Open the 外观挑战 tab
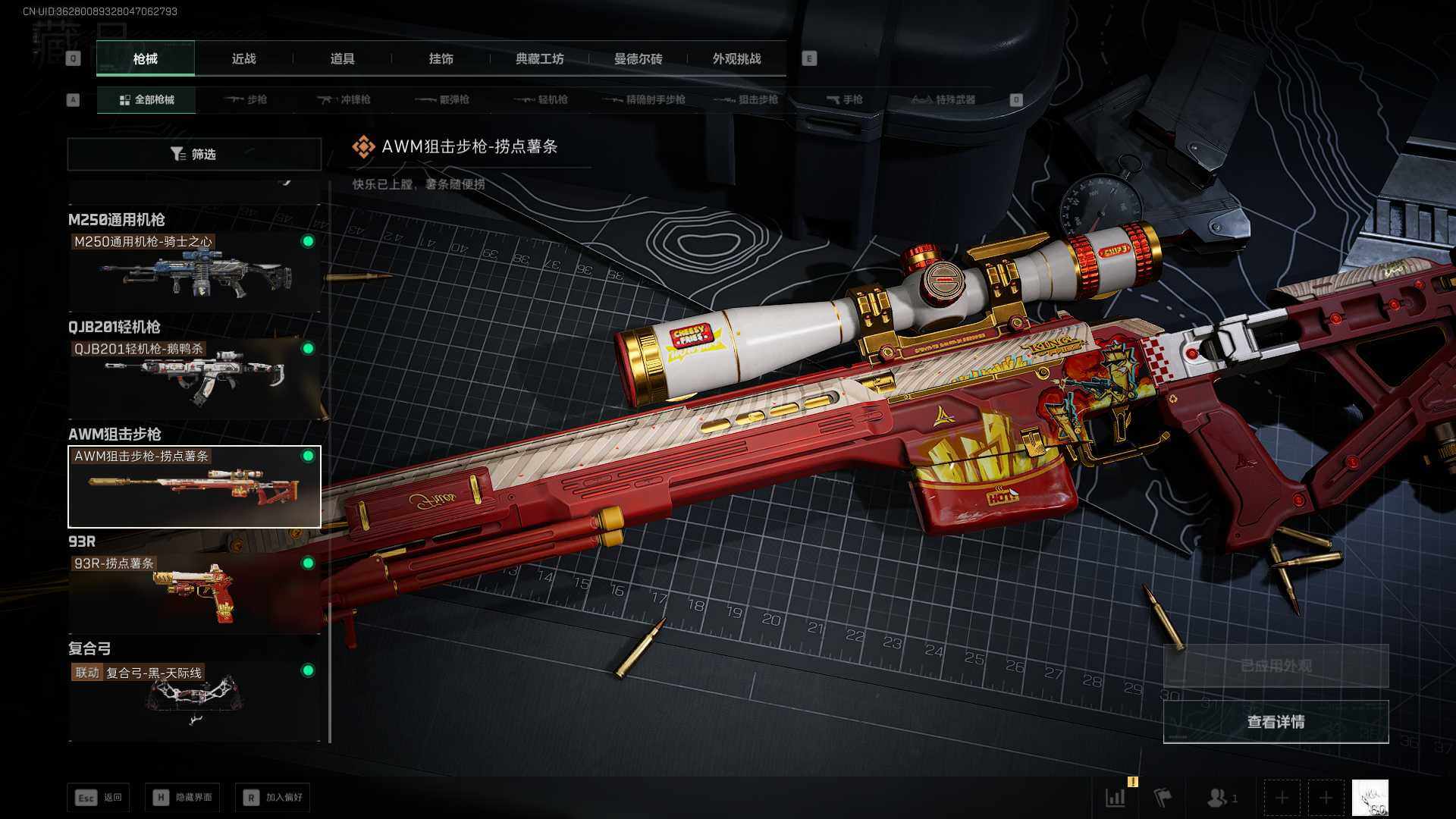The height and width of the screenshot is (819, 1456). [736, 59]
